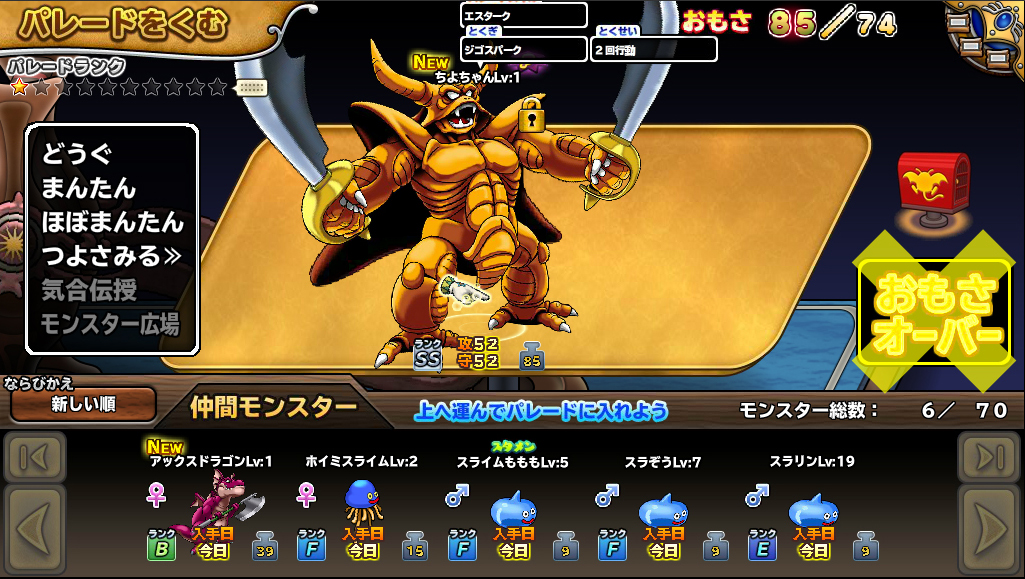Open つよさみる strength view
Viewport: 1025px width, 579px height.
pos(110,256)
